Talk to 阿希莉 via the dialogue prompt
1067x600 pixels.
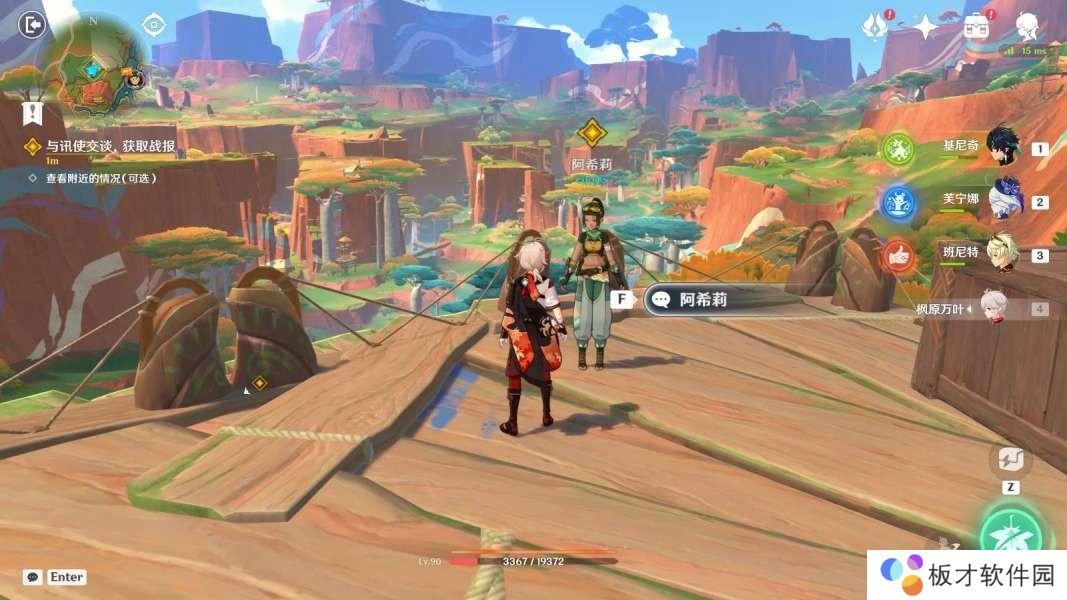click(702, 299)
